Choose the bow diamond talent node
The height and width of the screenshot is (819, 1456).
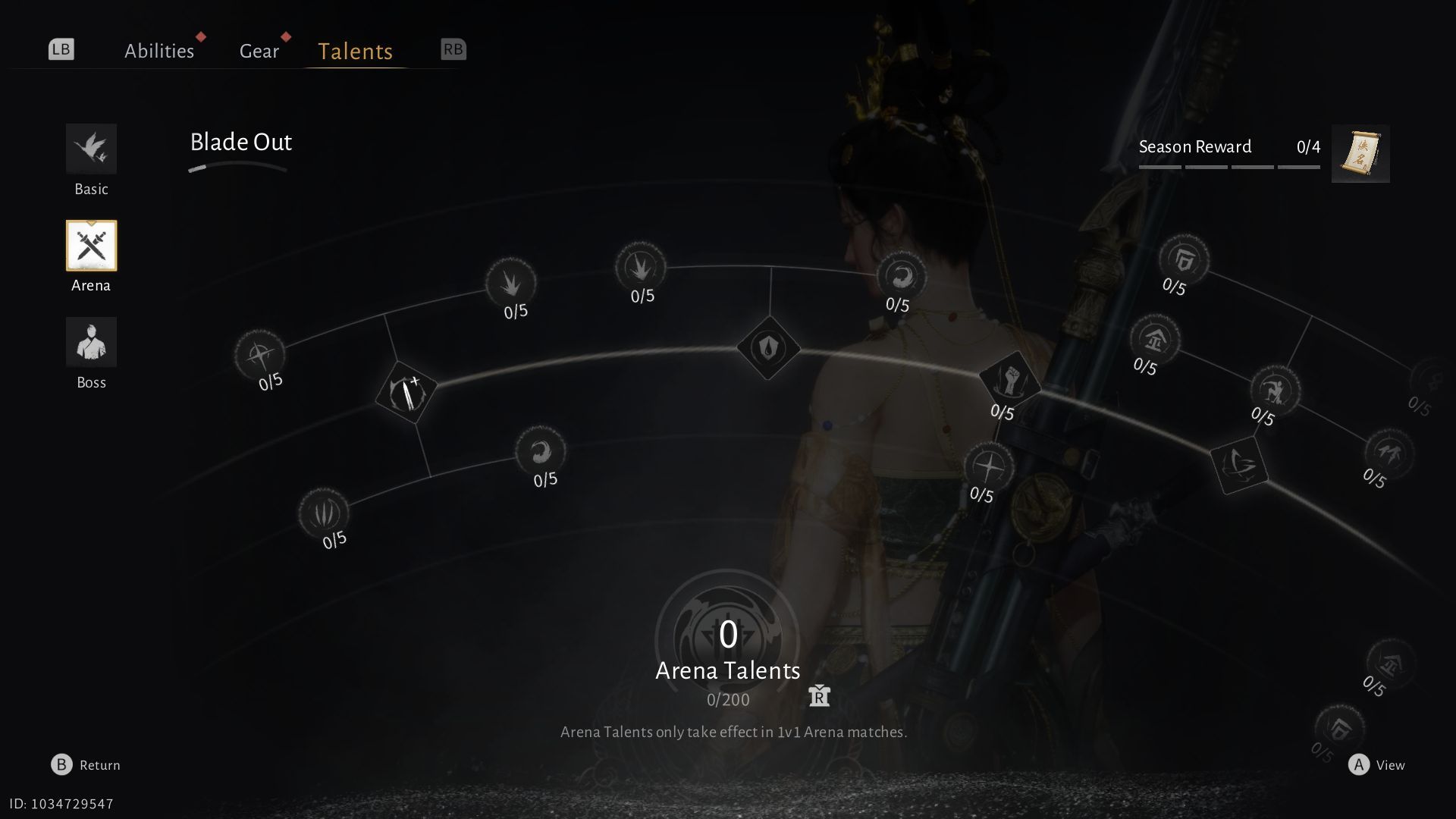tap(1239, 464)
